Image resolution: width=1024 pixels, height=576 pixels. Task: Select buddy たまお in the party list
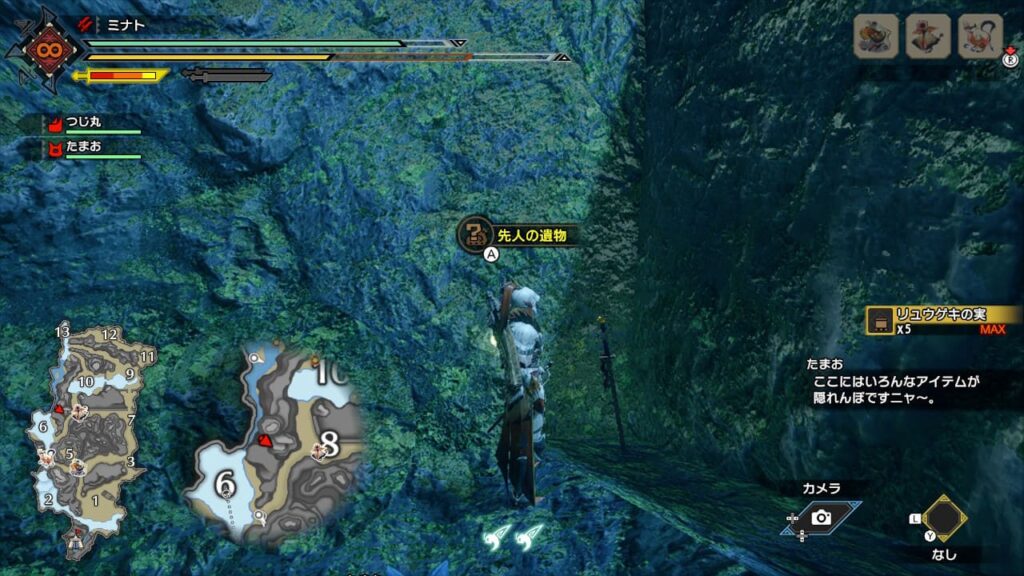pyautogui.click(x=84, y=147)
